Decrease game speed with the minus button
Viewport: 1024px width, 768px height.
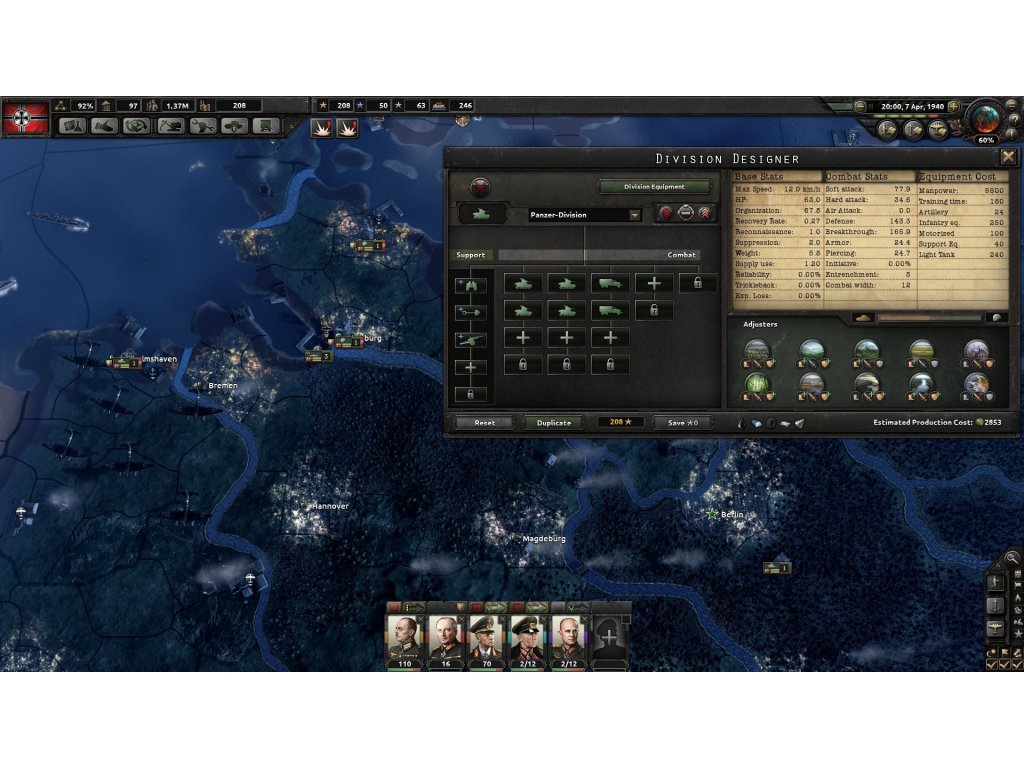pos(860,105)
